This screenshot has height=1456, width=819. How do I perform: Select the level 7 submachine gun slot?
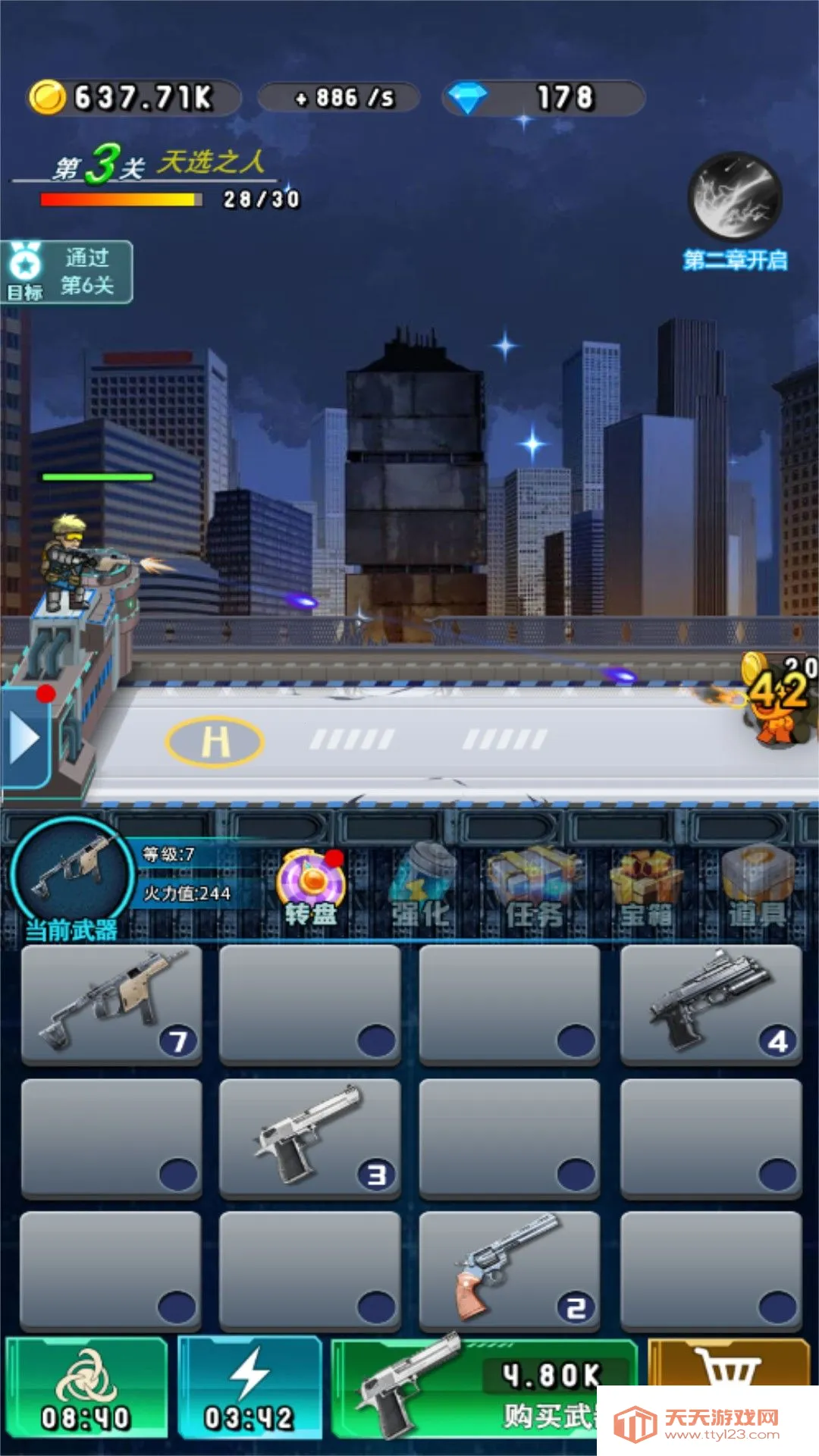coord(112,1004)
